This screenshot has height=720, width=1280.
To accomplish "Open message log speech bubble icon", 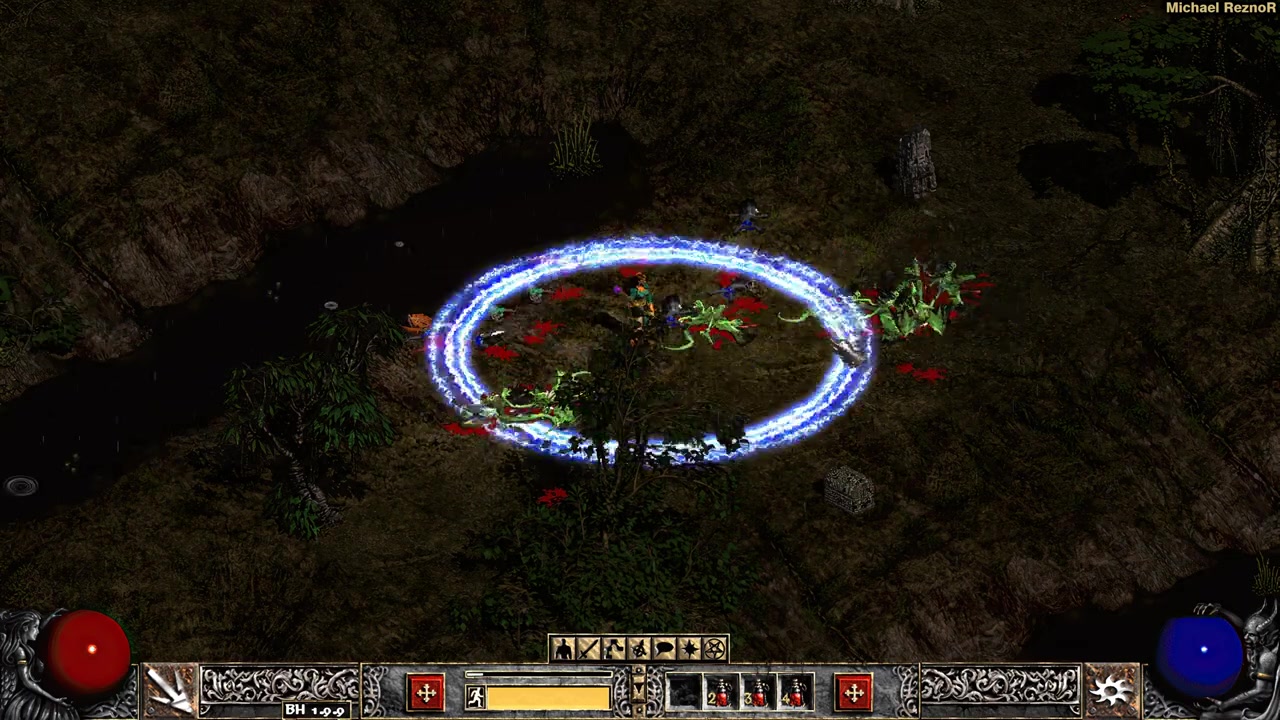I will pyautogui.click(x=664, y=650).
